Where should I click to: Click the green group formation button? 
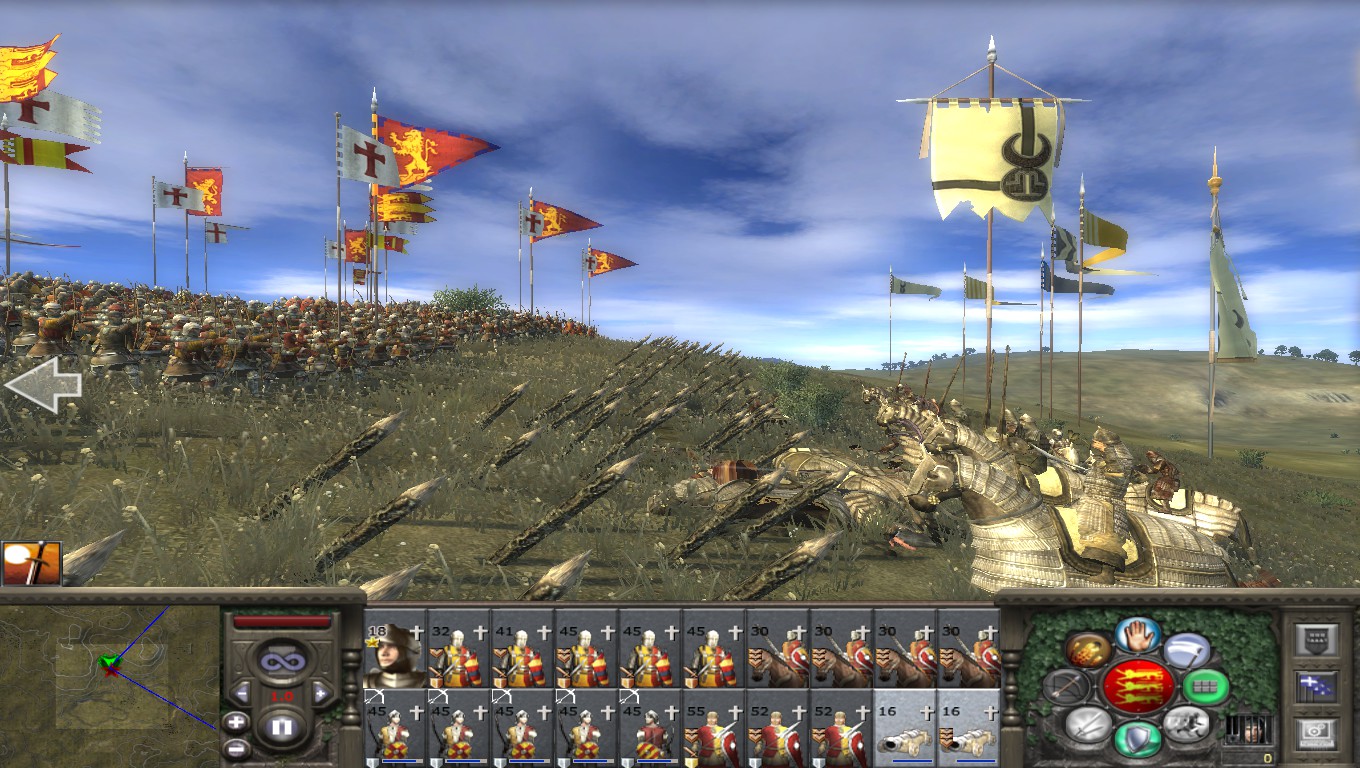[x=1205, y=686]
